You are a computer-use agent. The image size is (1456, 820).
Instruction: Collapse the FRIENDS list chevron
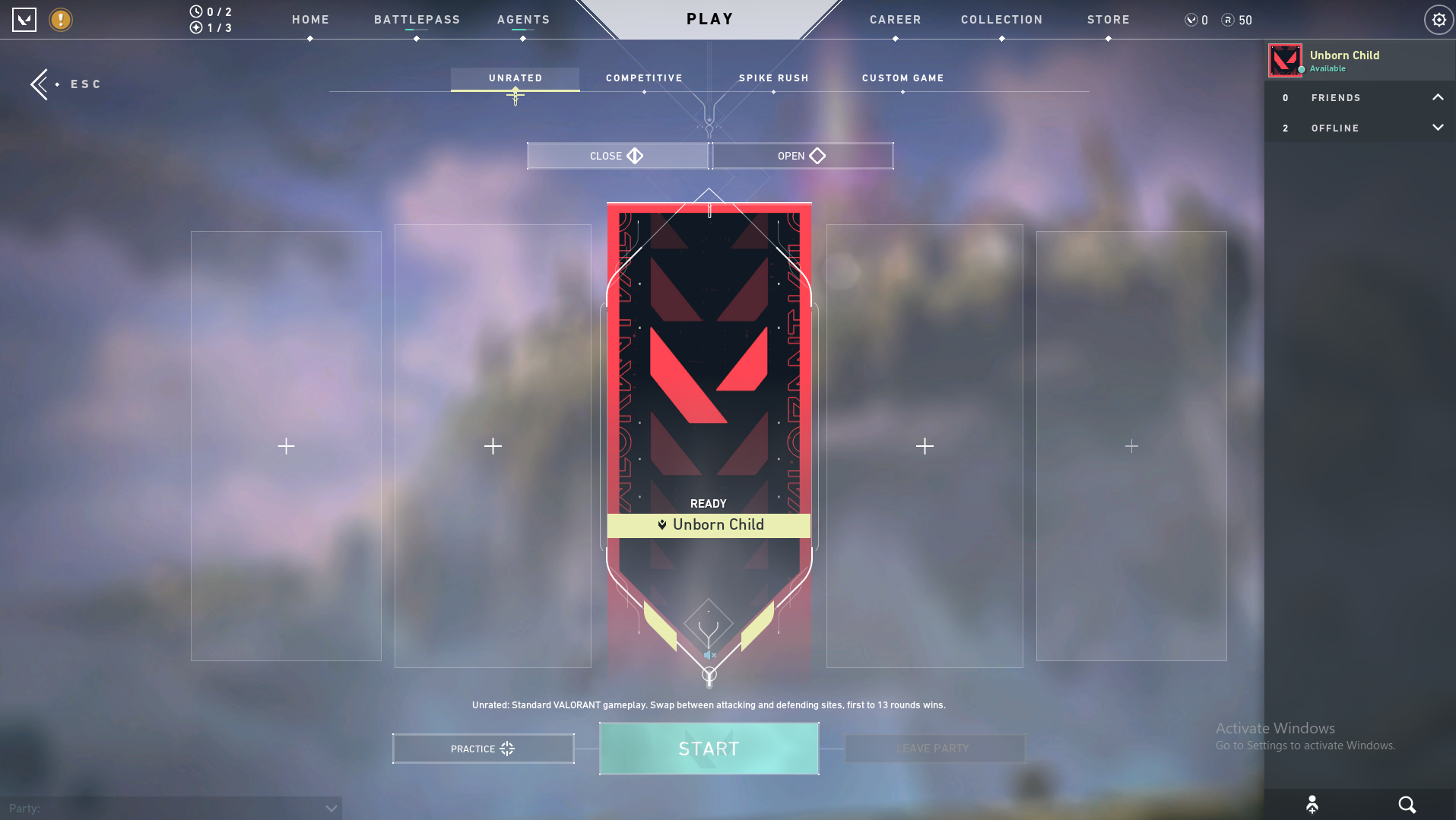(1438, 97)
